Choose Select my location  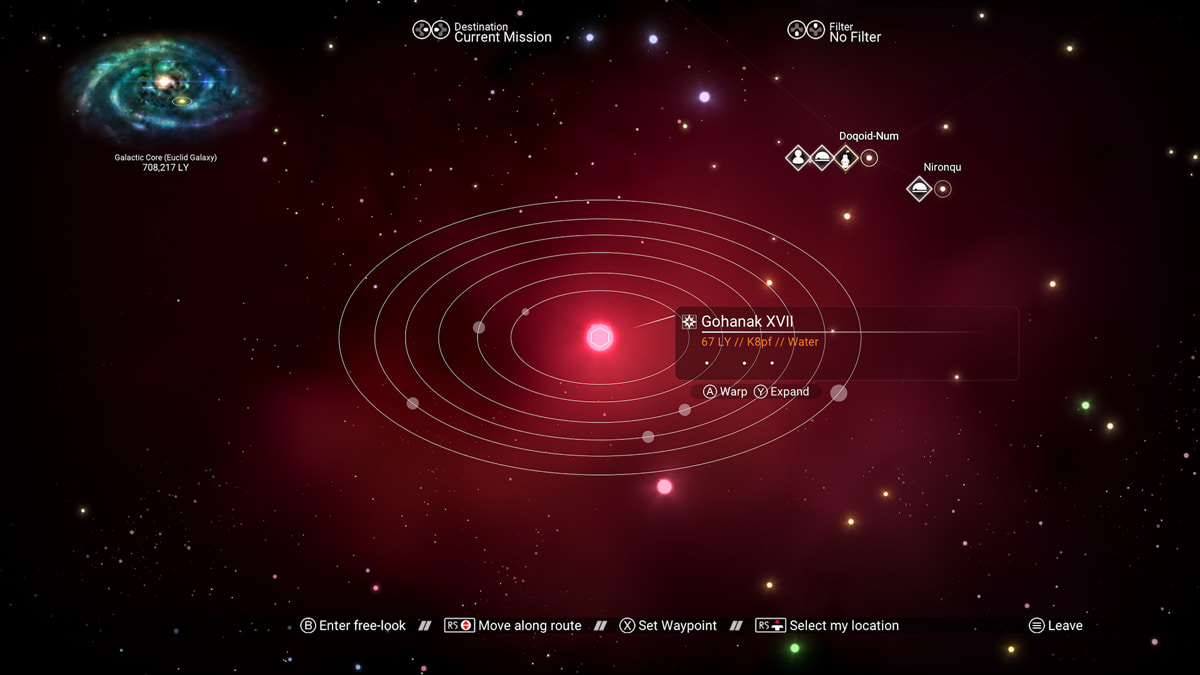point(829,626)
